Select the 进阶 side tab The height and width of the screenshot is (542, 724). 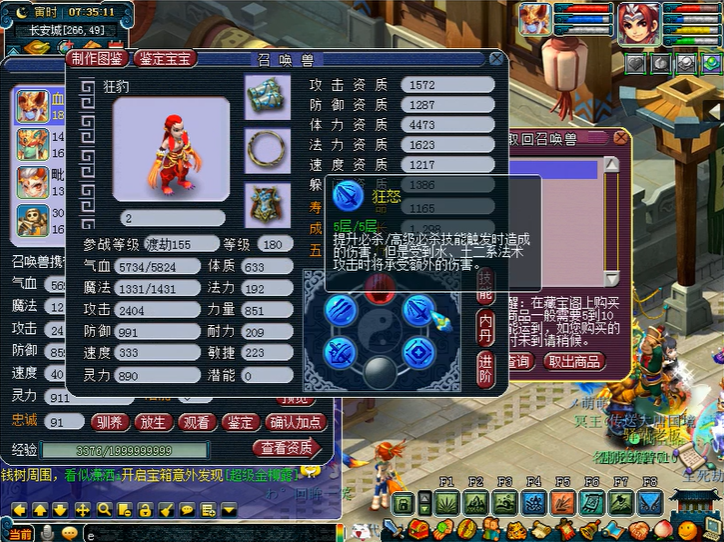coord(484,366)
